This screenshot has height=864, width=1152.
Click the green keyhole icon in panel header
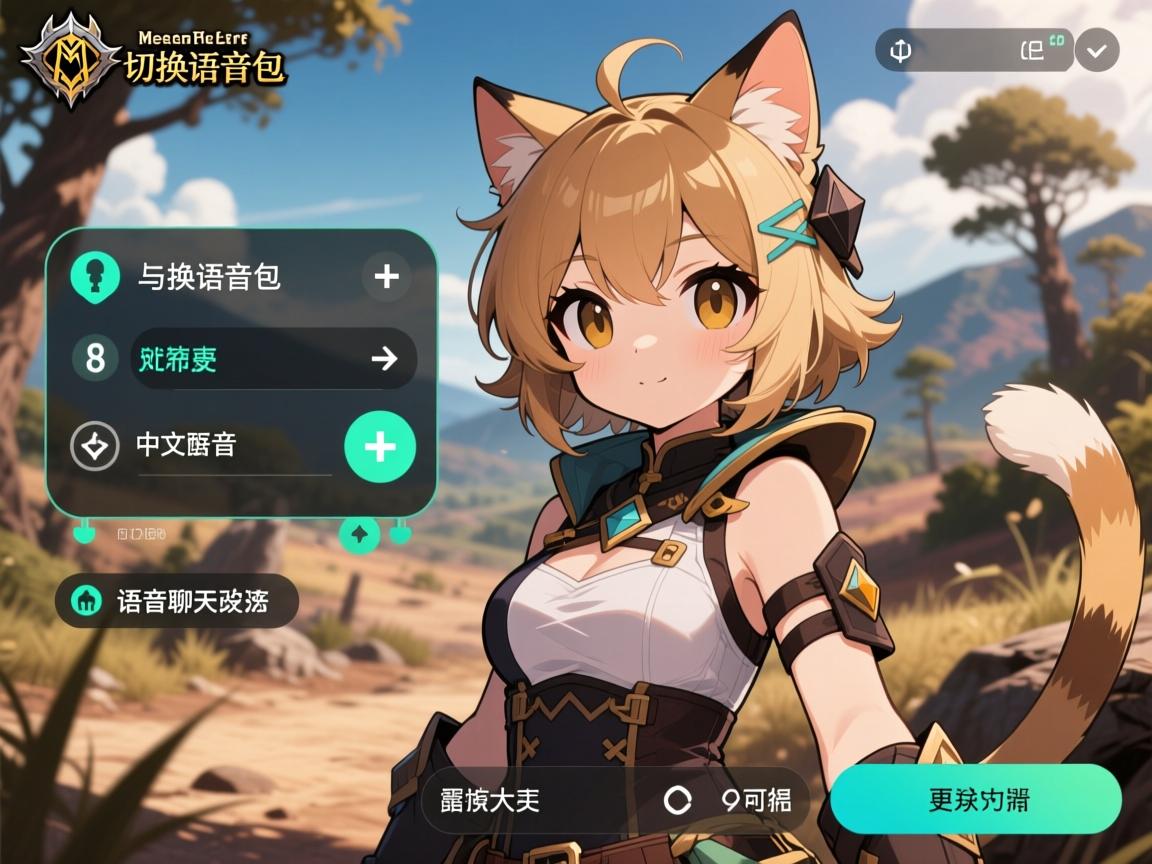click(96, 276)
